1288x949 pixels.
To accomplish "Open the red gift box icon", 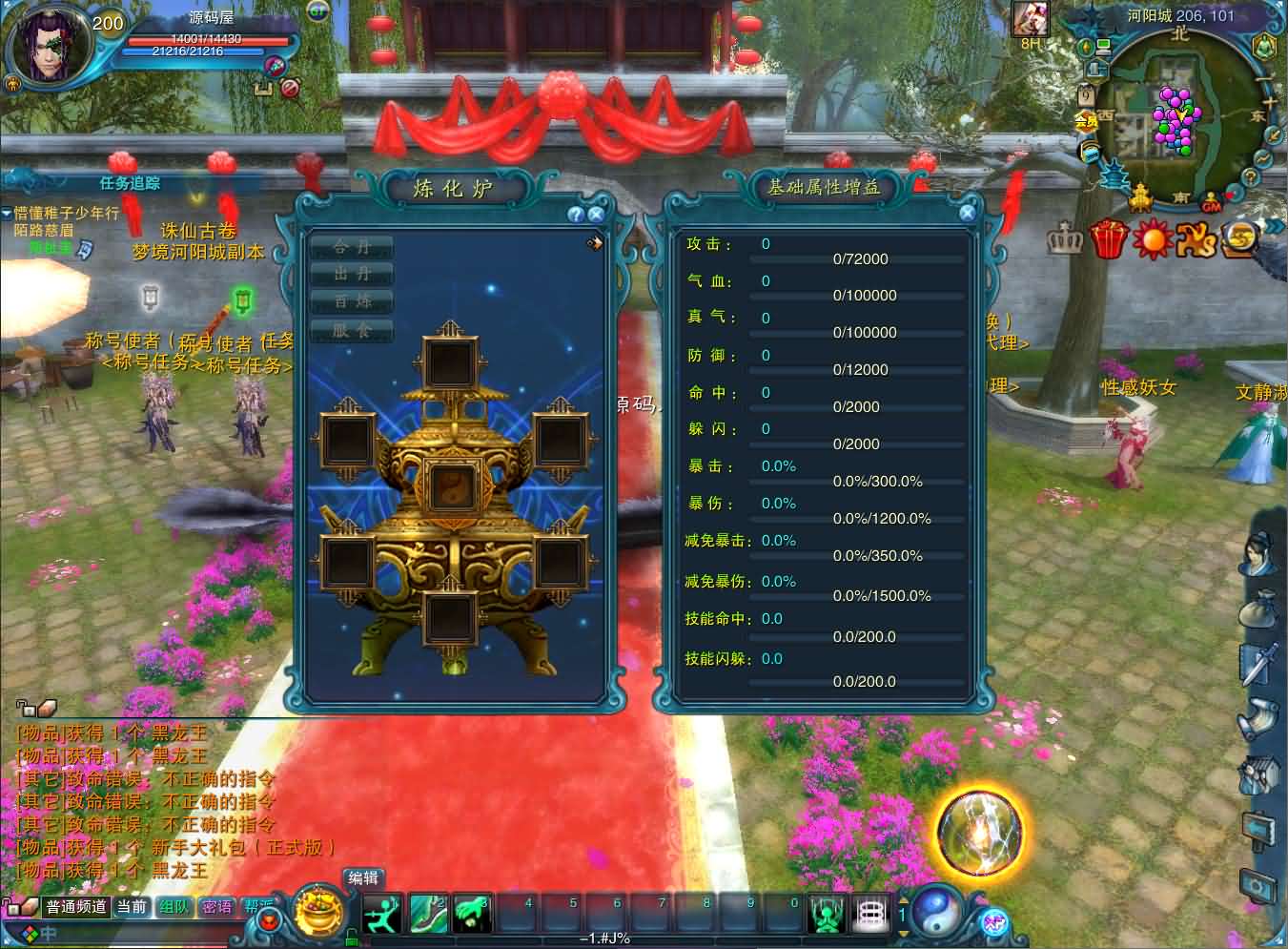I will pyautogui.click(x=1108, y=239).
